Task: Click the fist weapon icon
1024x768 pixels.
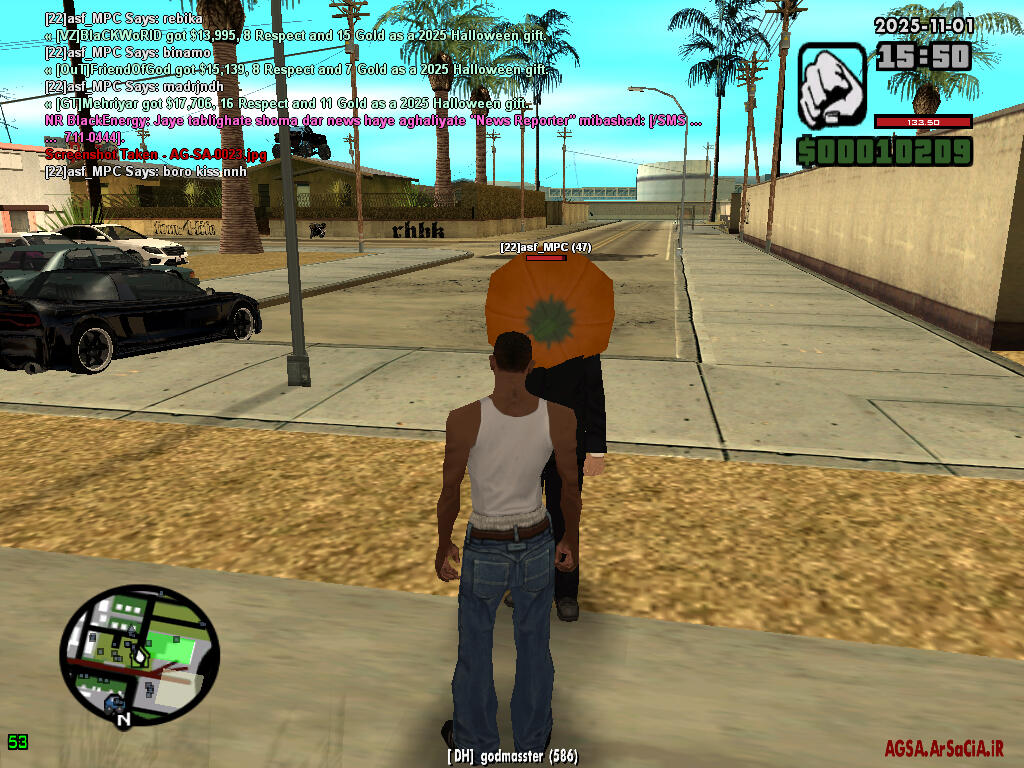Action: coord(831,85)
